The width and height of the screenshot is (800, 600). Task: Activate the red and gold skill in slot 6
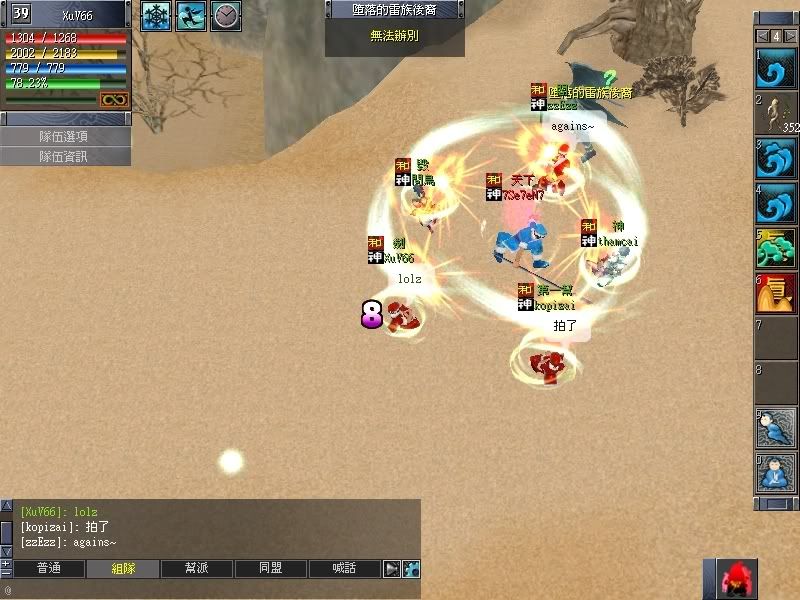[x=774, y=292]
